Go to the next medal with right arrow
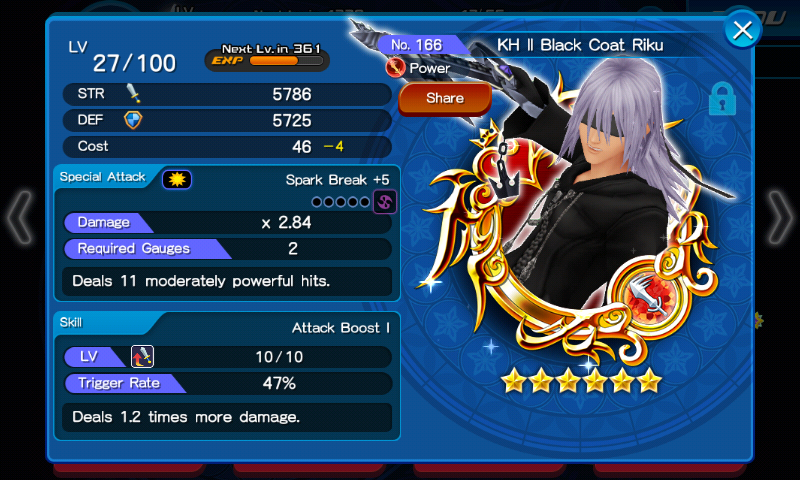The image size is (800, 480). point(779,217)
